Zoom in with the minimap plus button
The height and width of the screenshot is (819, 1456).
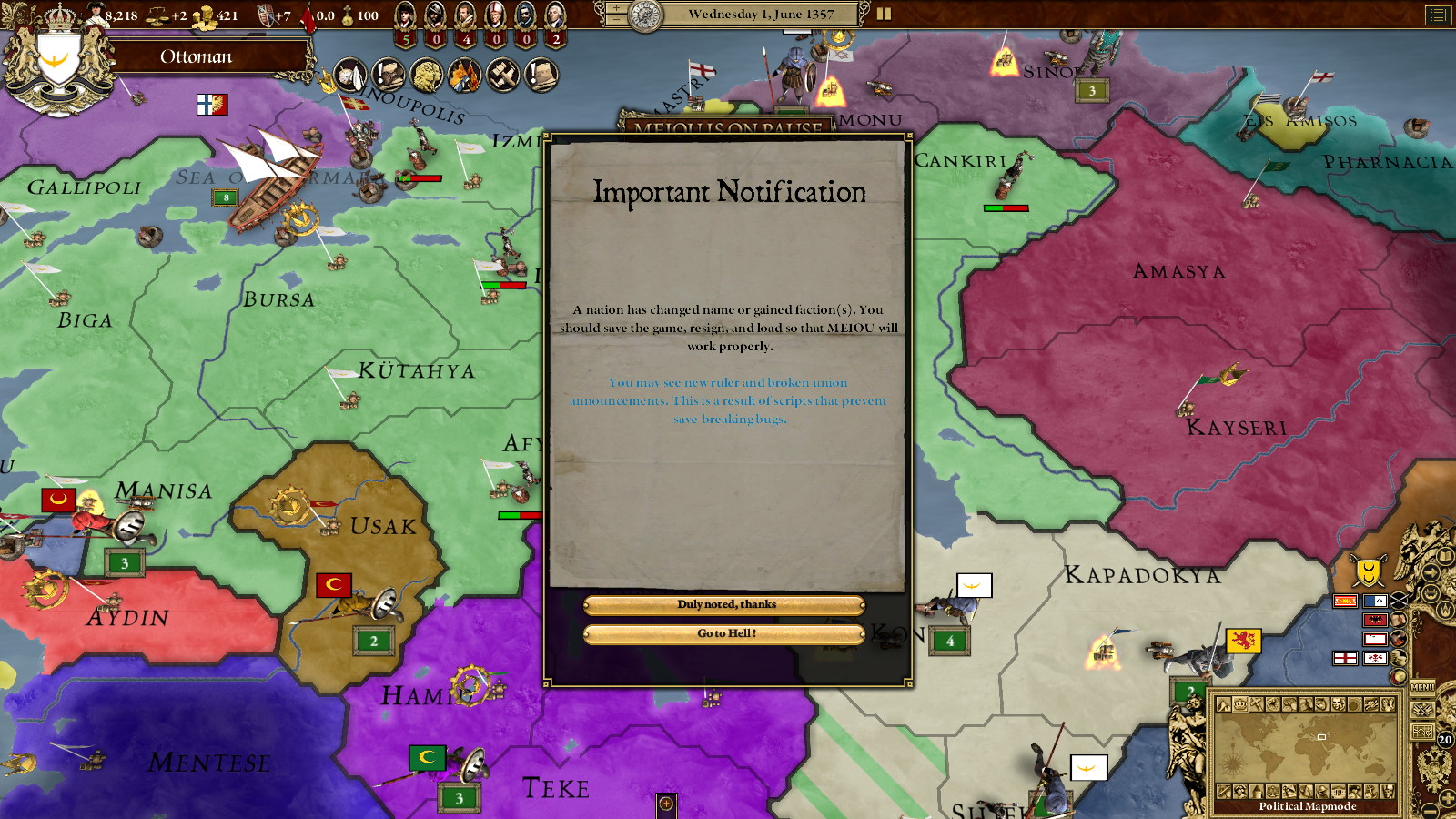coord(1447,798)
